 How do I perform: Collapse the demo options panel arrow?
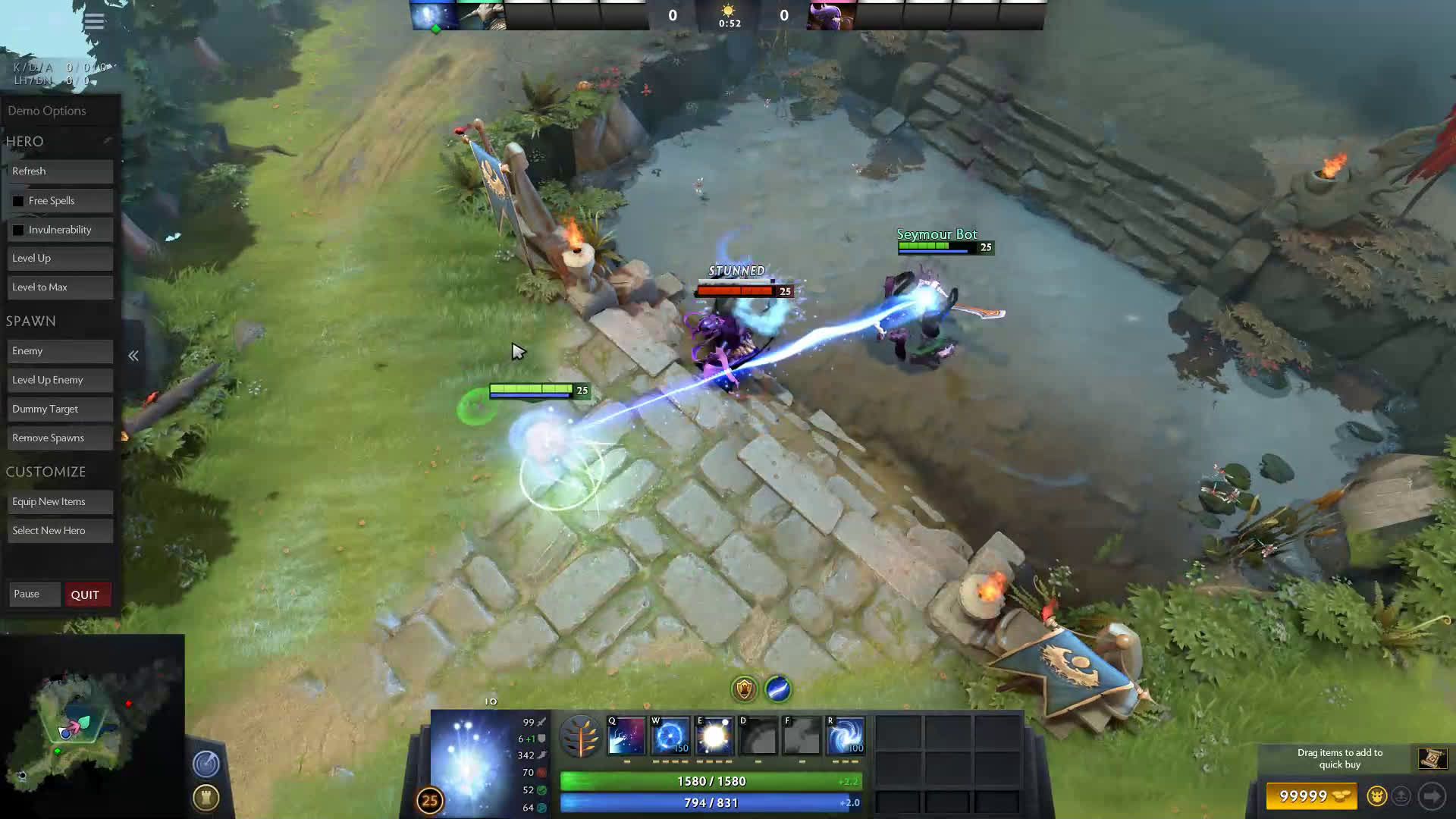tap(133, 356)
